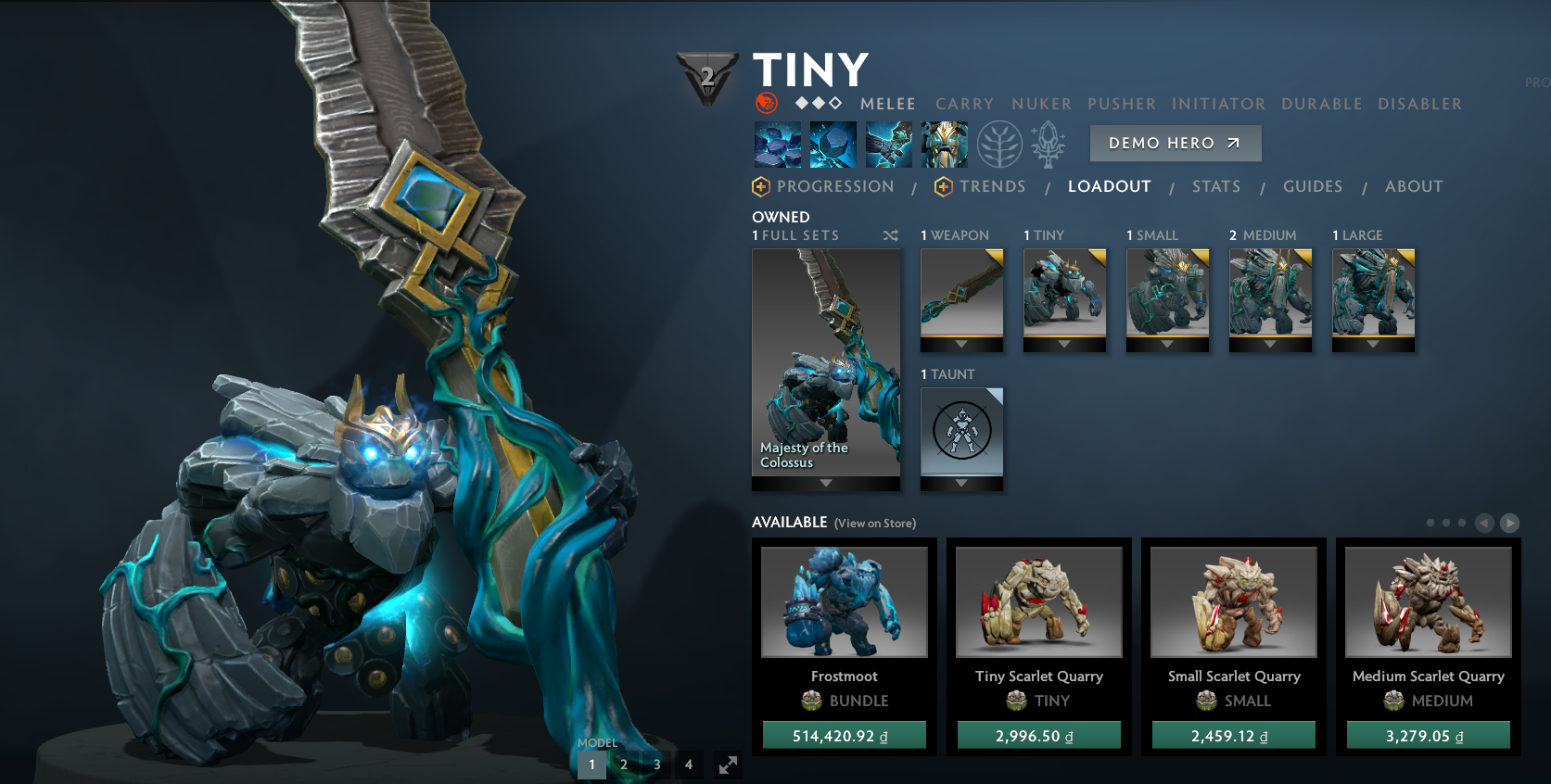Click the red melee attack type icon

tap(766, 103)
